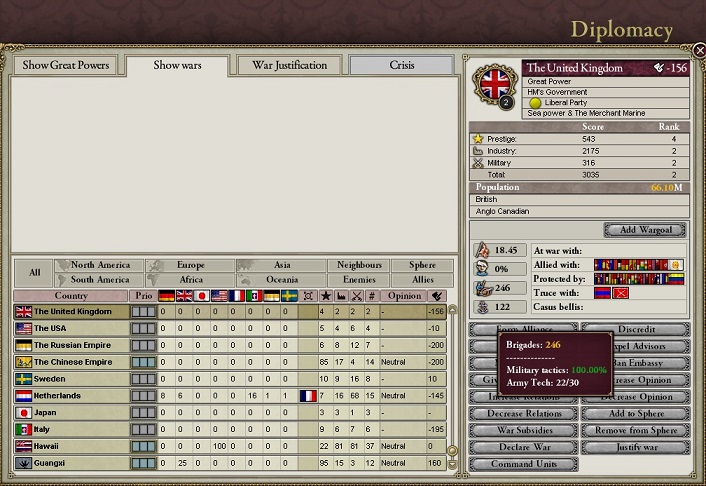Image resolution: width=706 pixels, height=486 pixels.
Task: Choose the Justify war action
Action: point(635,447)
